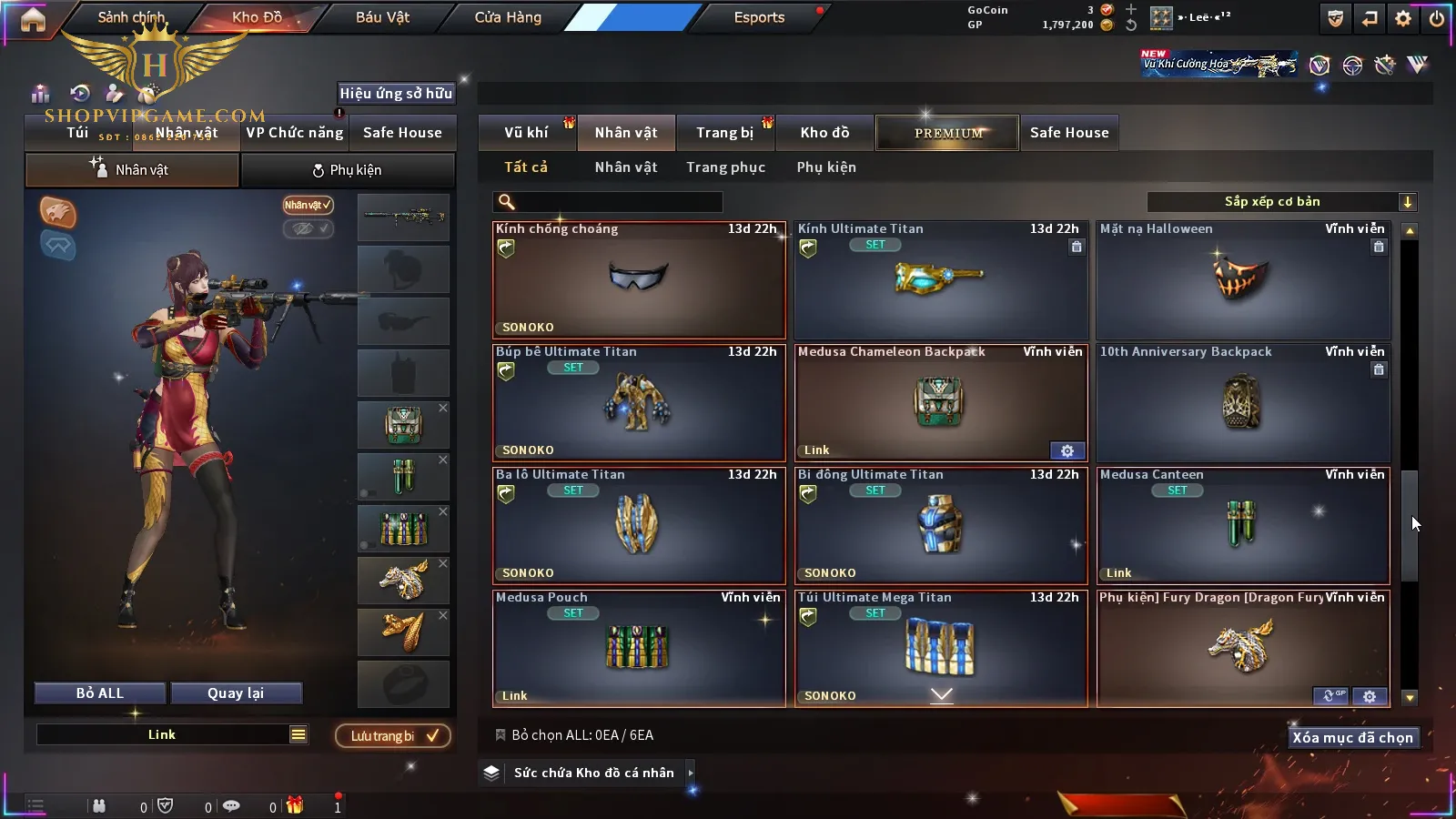Open the Cửa Hàng shop menu
The height and width of the screenshot is (819, 1456).
[x=508, y=17]
